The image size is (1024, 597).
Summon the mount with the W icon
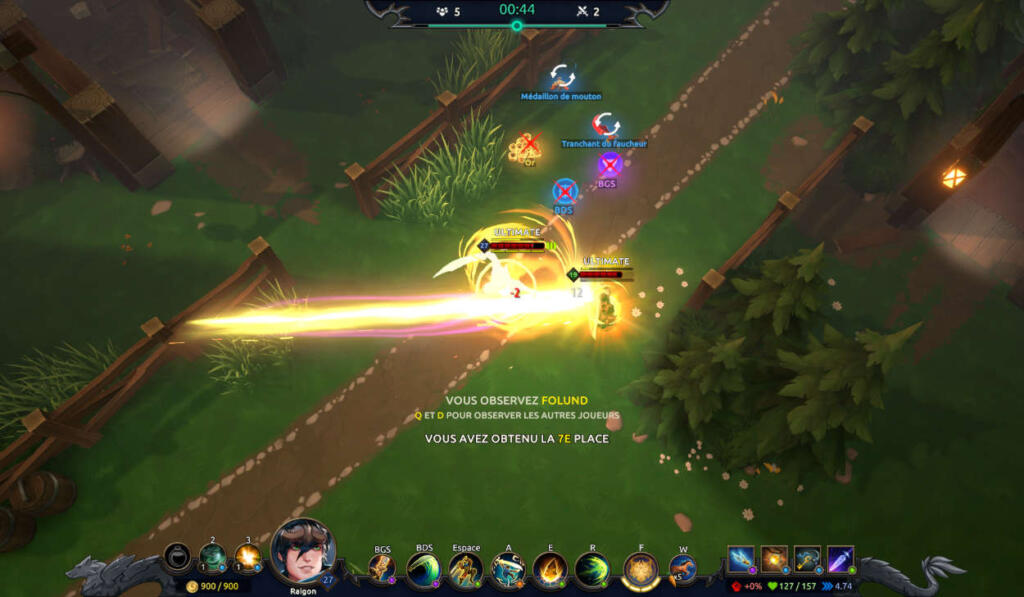[683, 569]
